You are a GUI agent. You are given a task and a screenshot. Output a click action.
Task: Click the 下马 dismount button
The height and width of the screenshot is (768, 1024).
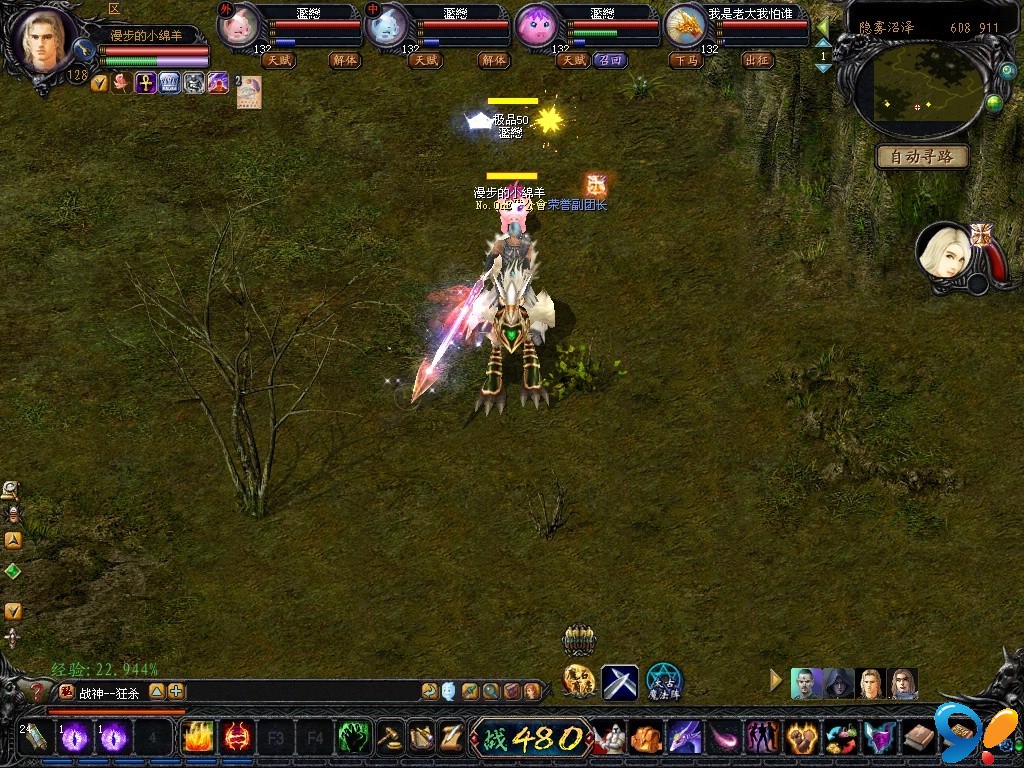[x=686, y=60]
